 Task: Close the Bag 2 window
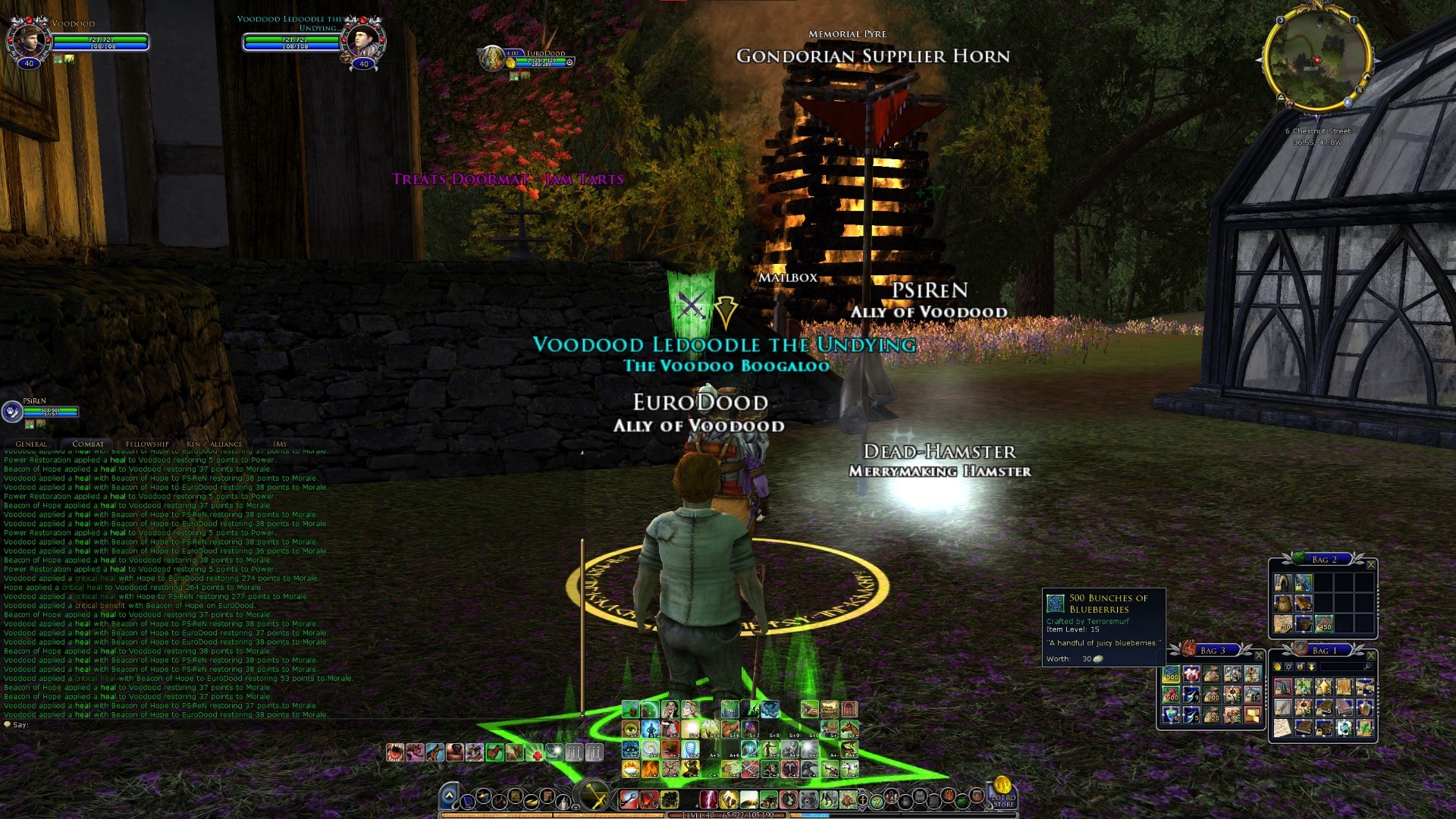click(x=1370, y=564)
